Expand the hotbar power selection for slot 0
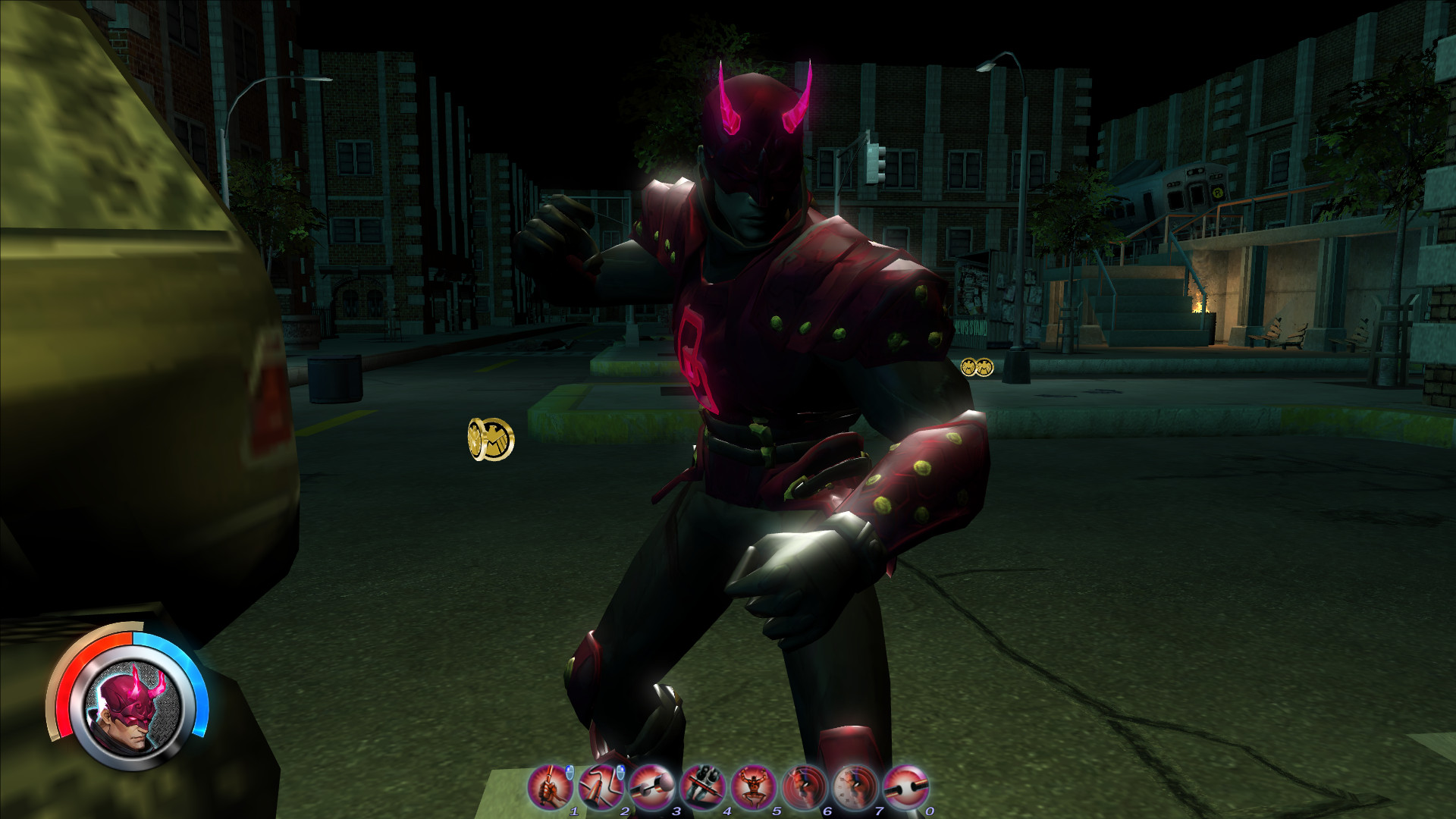Image resolution: width=1456 pixels, height=819 pixels. 905,786
